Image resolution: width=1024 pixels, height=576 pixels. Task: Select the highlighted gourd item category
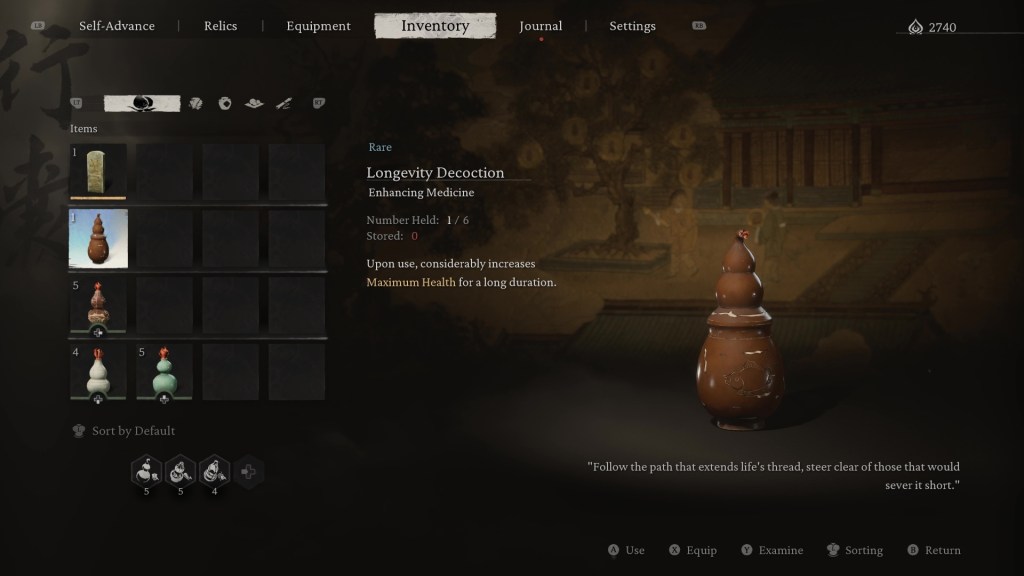[x=142, y=103]
